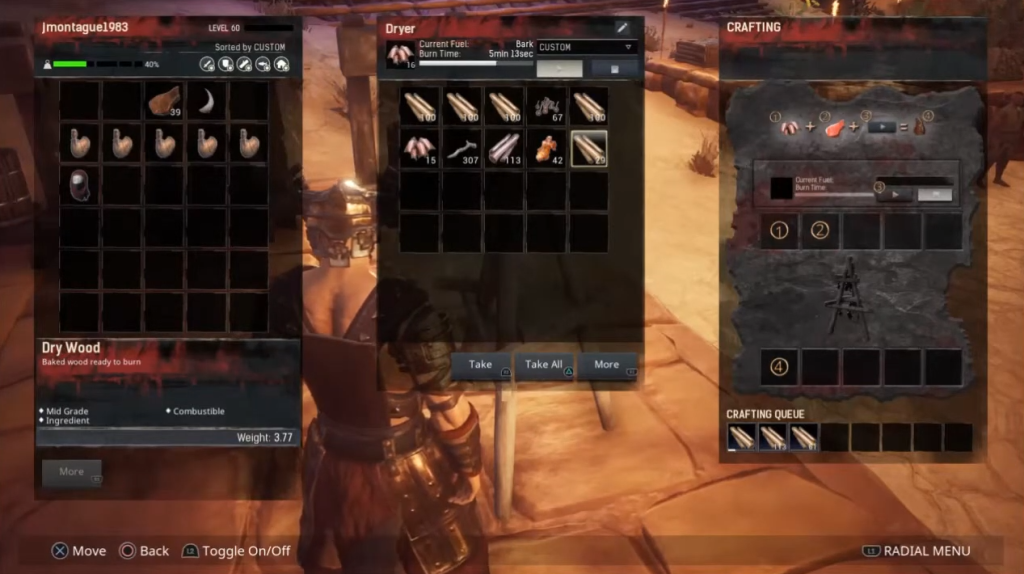Click the house filter icon in inventory
1024x574 pixels.
pyautogui.click(x=282, y=64)
